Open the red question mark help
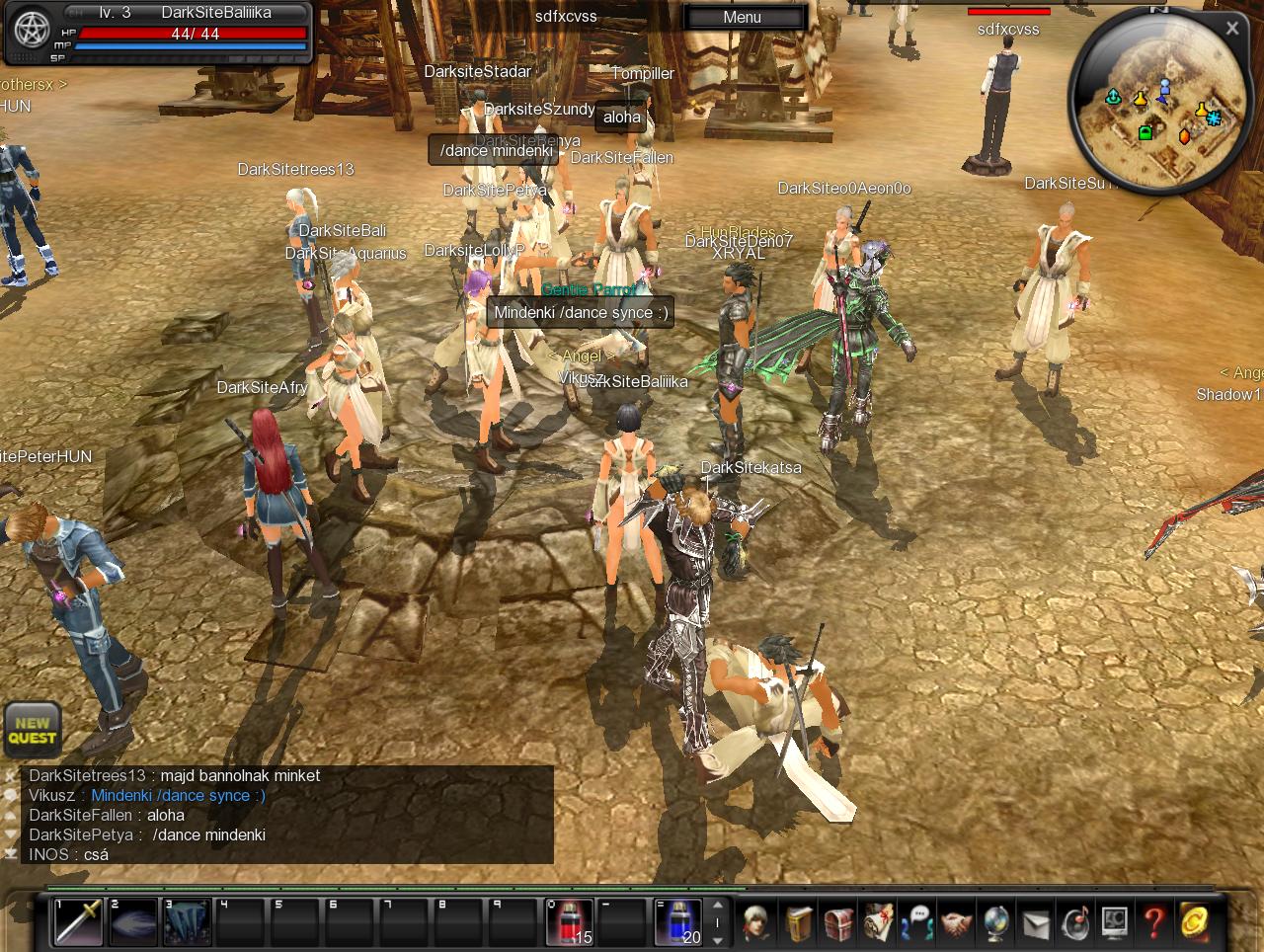 coord(1153,921)
